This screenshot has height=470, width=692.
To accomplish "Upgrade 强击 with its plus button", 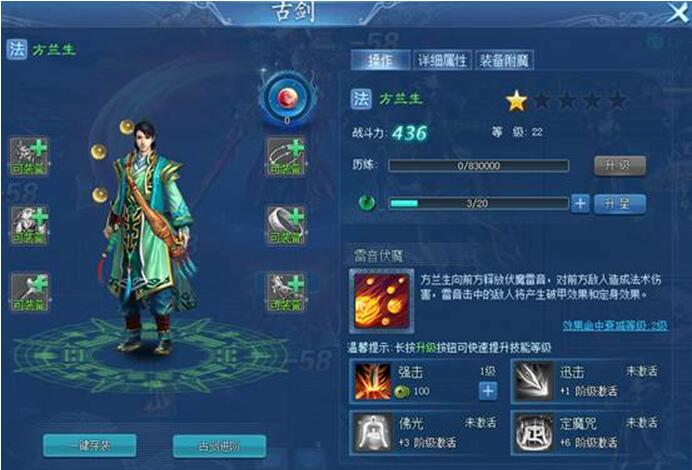I will (487, 391).
